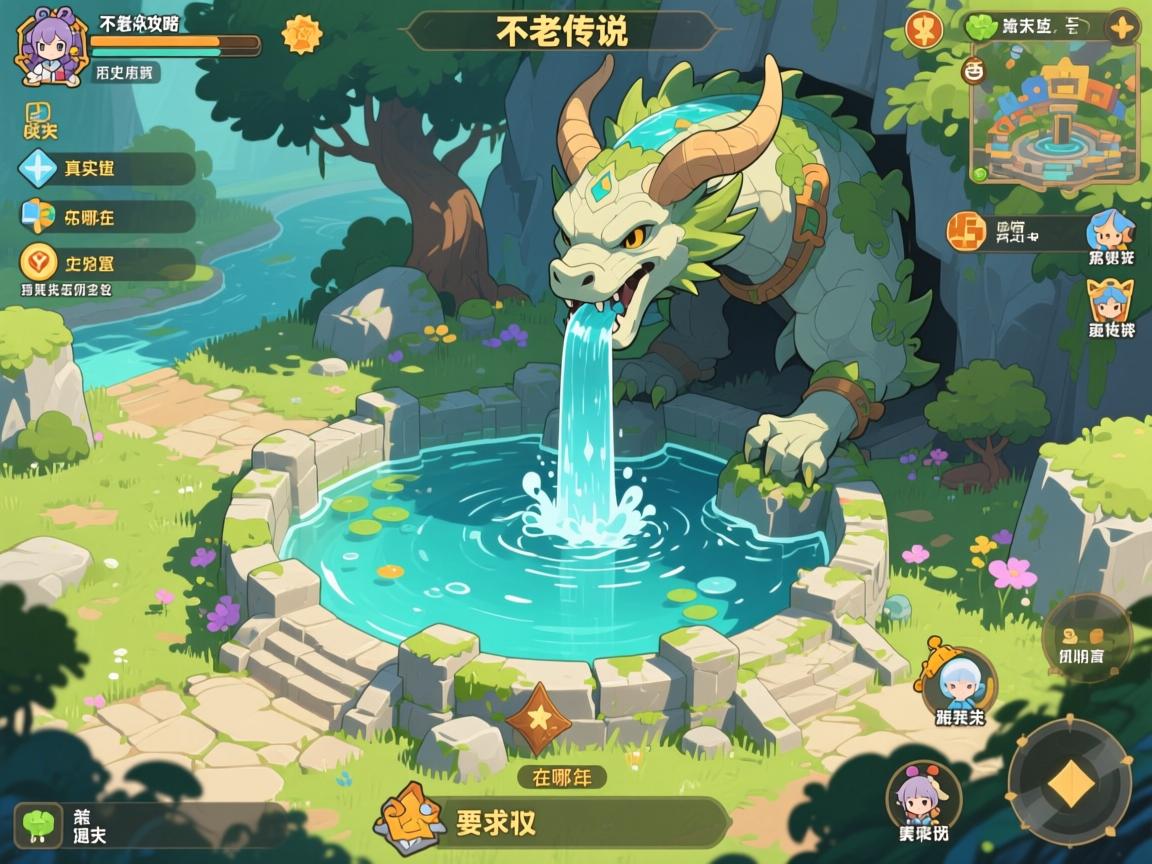1152x864 pixels.
Task: Select the yellow square icon above the left menu
Action: coord(38,117)
